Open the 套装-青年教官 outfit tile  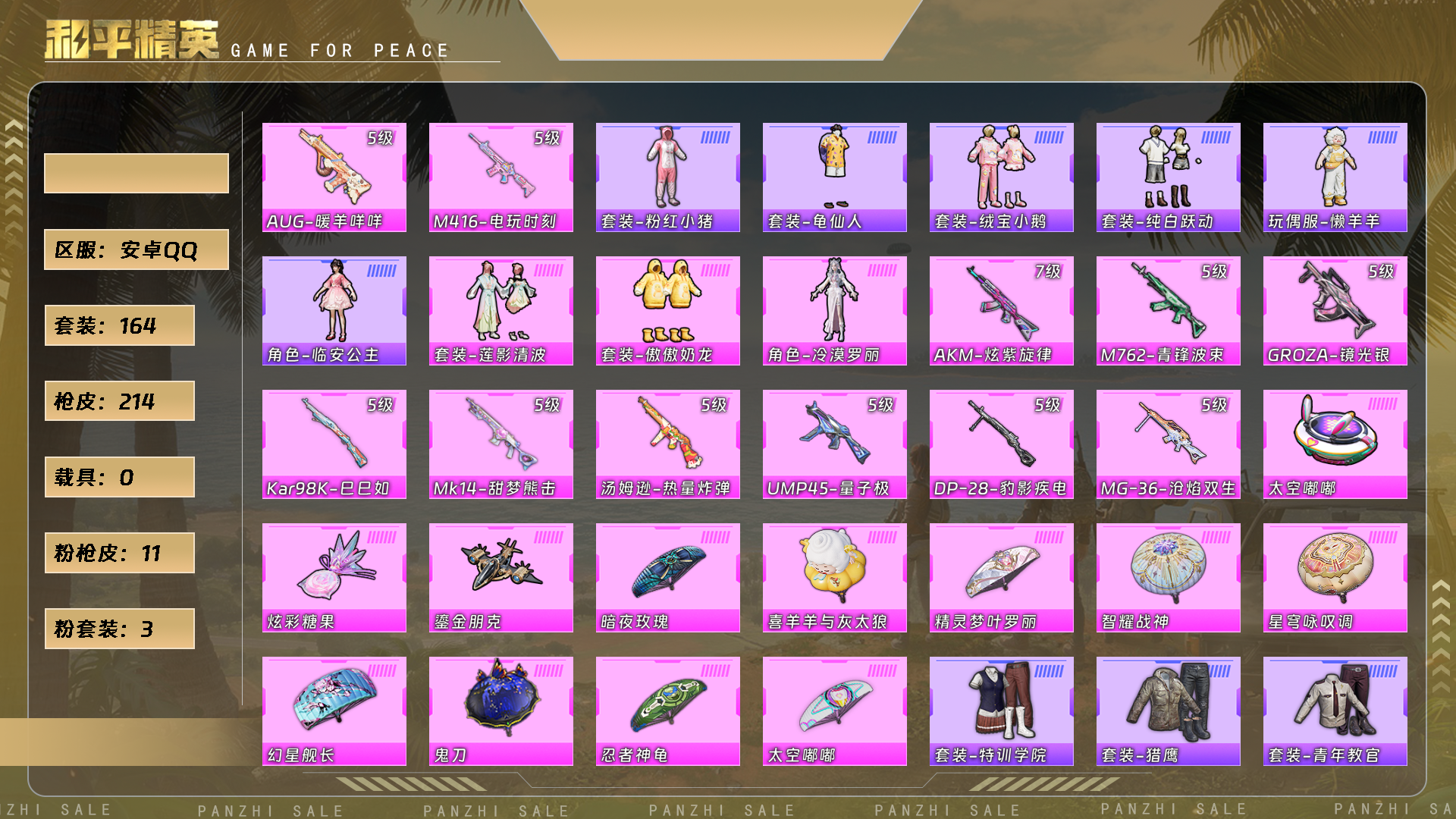[1335, 711]
